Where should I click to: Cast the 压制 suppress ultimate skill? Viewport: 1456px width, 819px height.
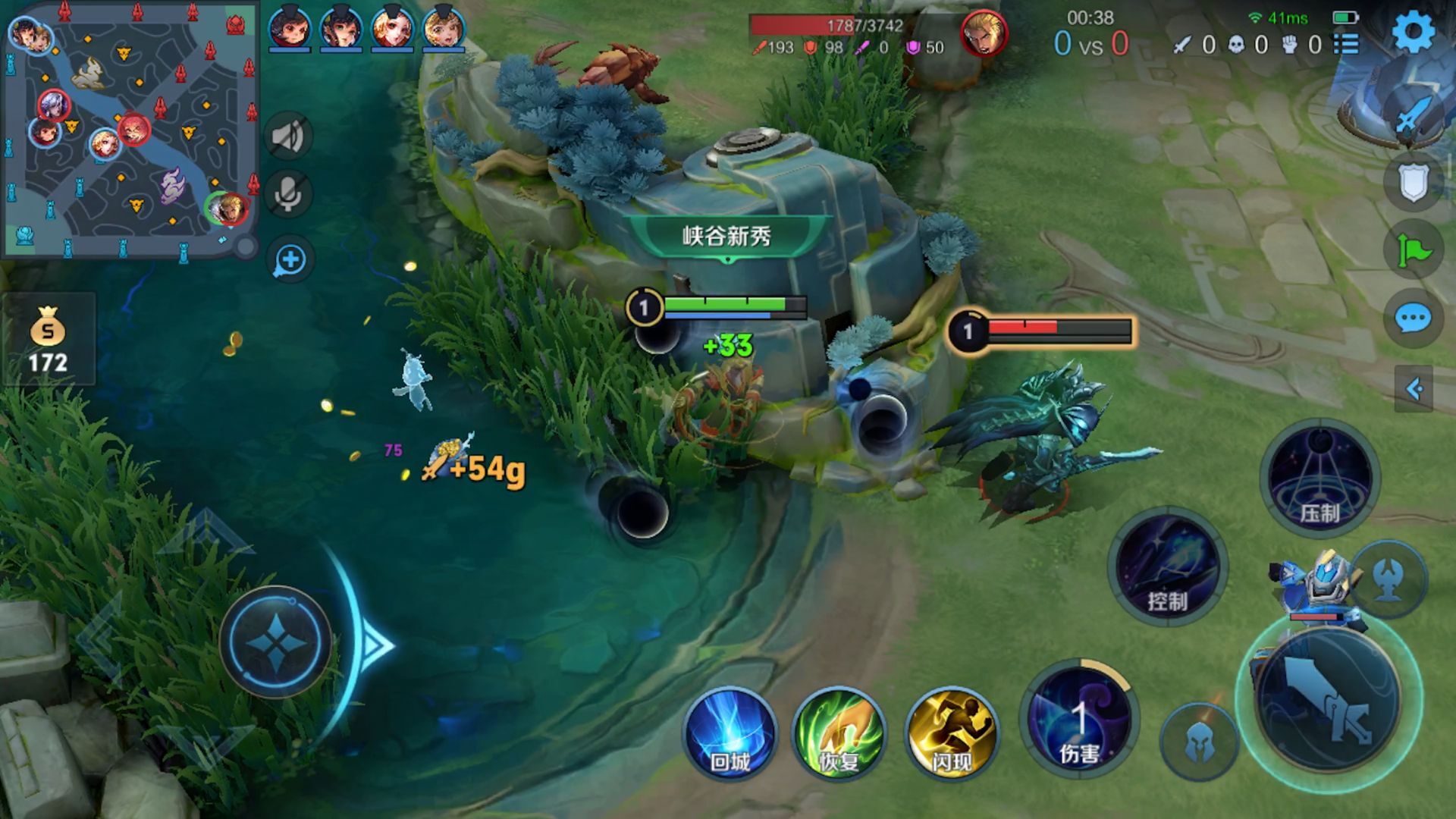click(1319, 478)
